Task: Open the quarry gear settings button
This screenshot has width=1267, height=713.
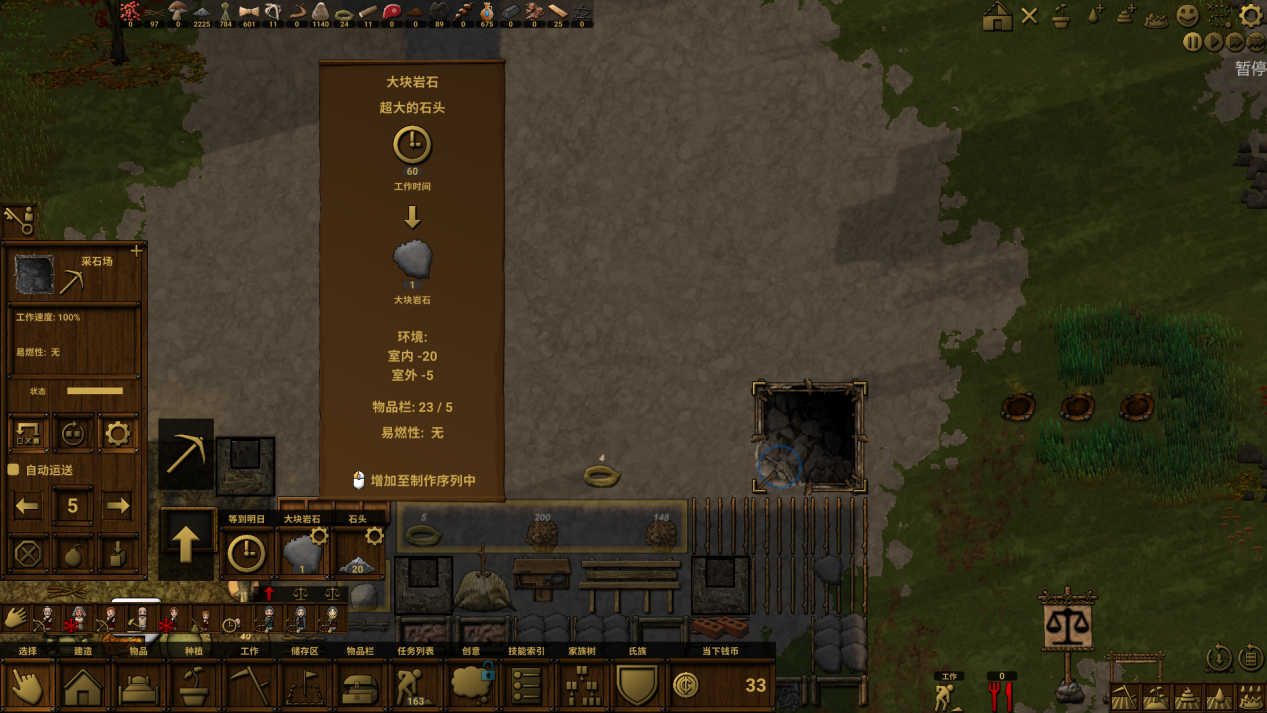Action: pyautogui.click(x=118, y=434)
